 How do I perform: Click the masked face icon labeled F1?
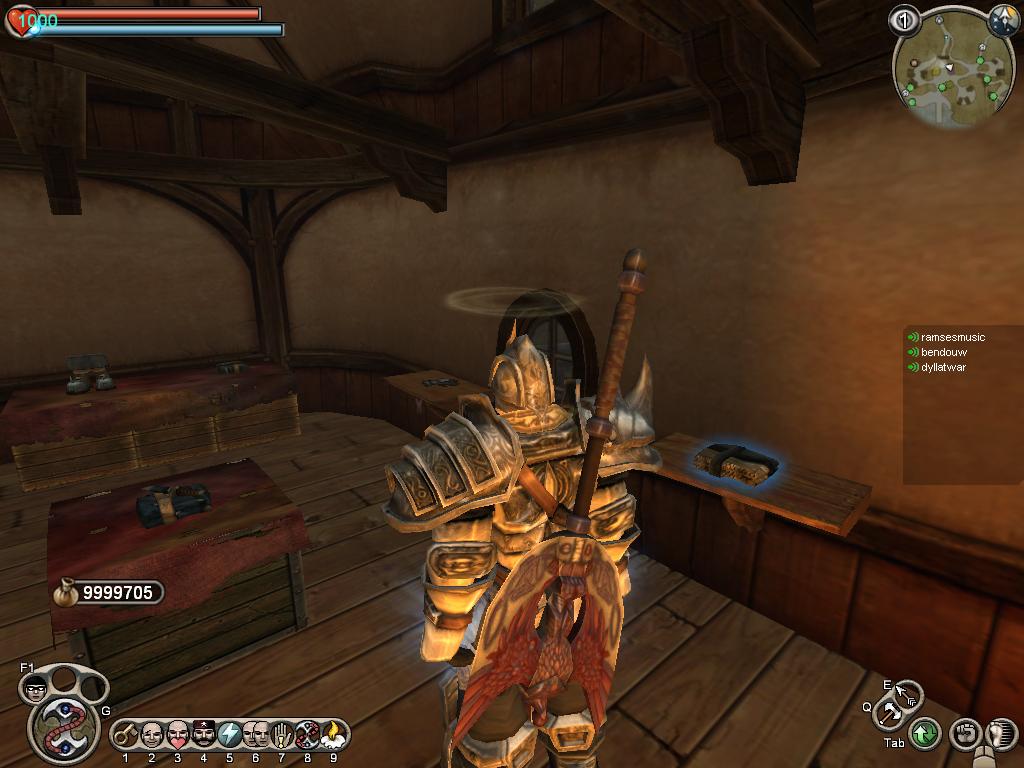[x=35, y=688]
